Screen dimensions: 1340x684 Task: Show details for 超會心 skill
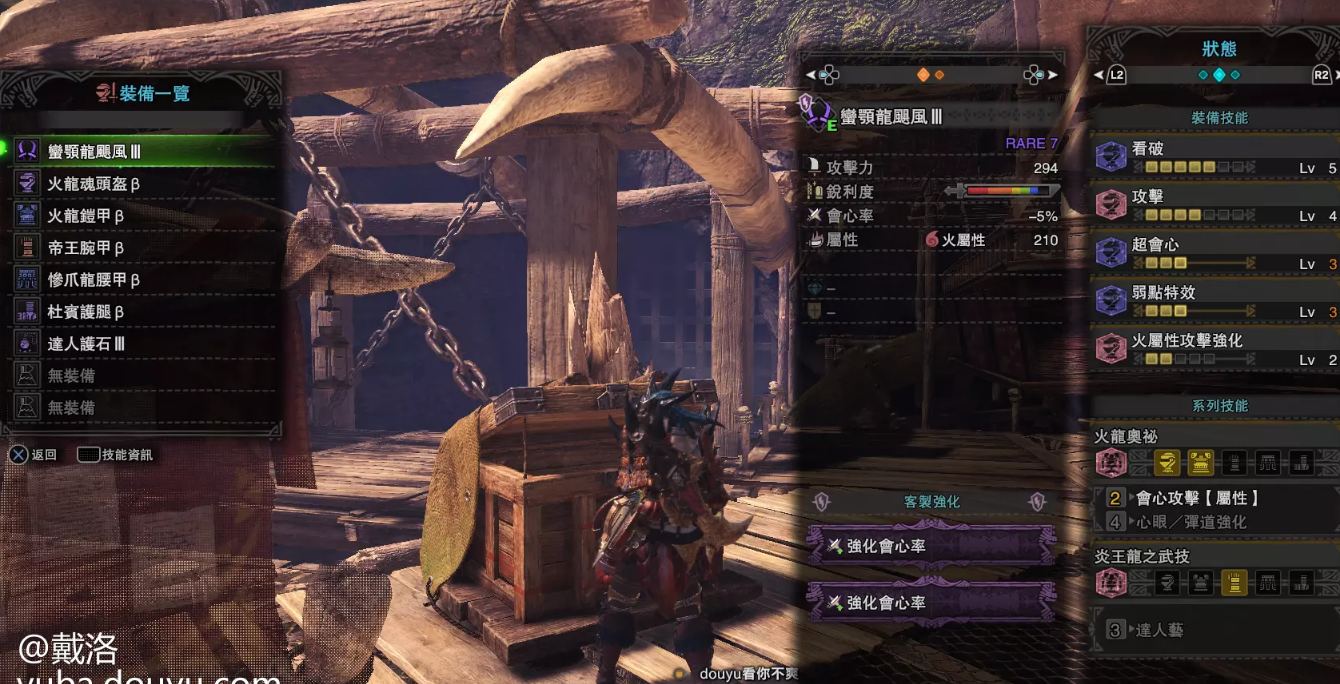[x=1215, y=253]
